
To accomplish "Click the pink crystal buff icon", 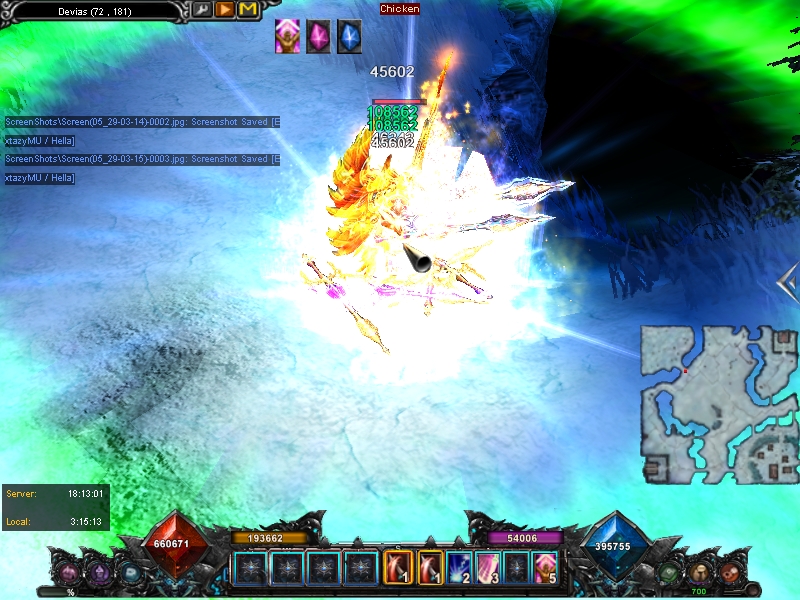I will coord(318,36).
